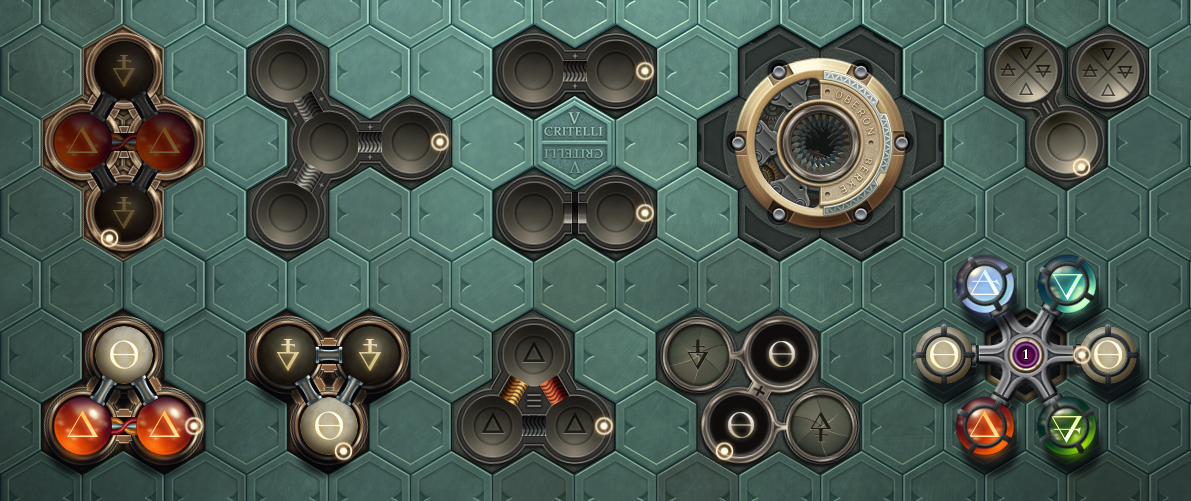Select the green earth atom on the wheel

click(x=1066, y=428)
